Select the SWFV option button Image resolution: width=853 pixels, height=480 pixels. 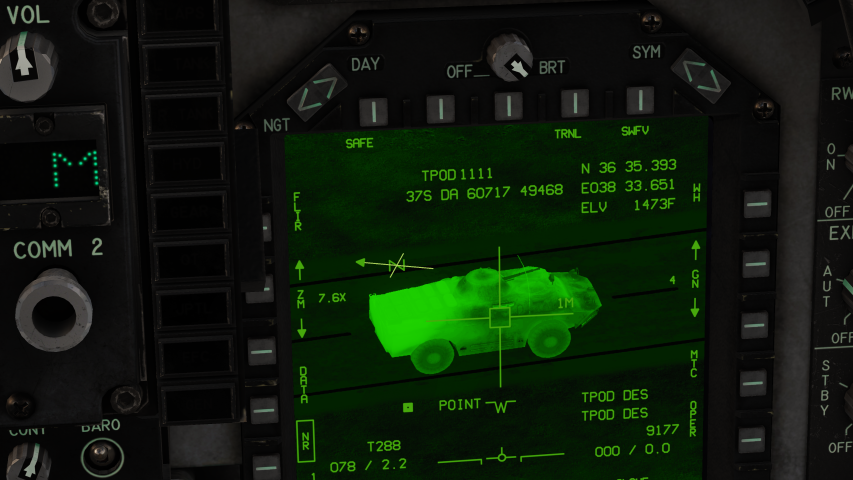tap(639, 101)
